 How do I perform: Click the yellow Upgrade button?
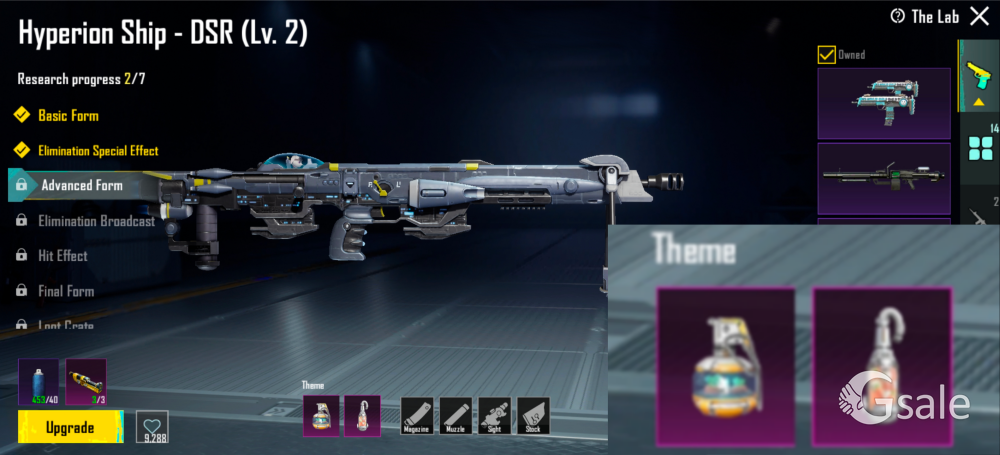click(x=69, y=427)
